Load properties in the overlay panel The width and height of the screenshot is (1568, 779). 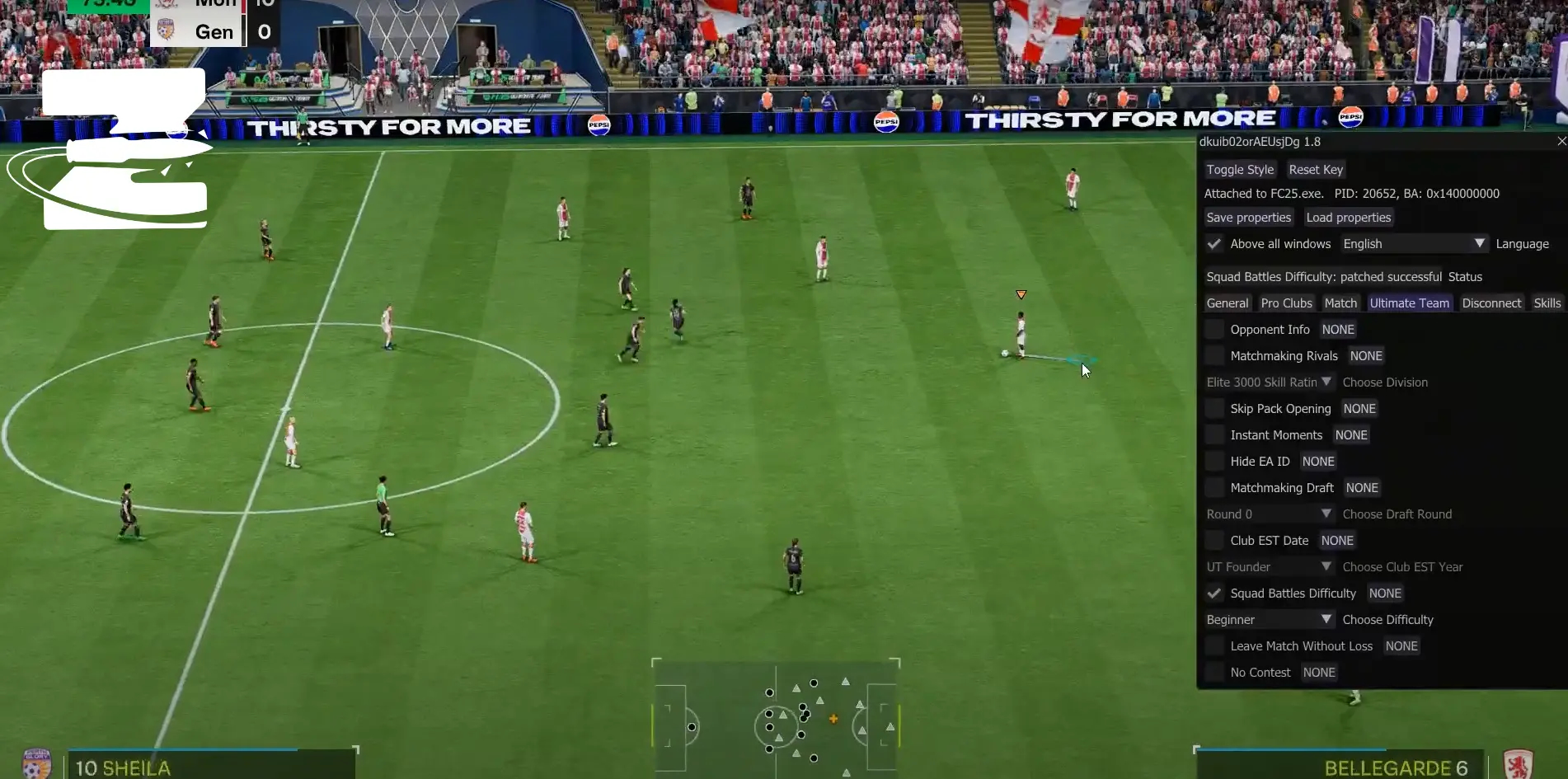1348,218
